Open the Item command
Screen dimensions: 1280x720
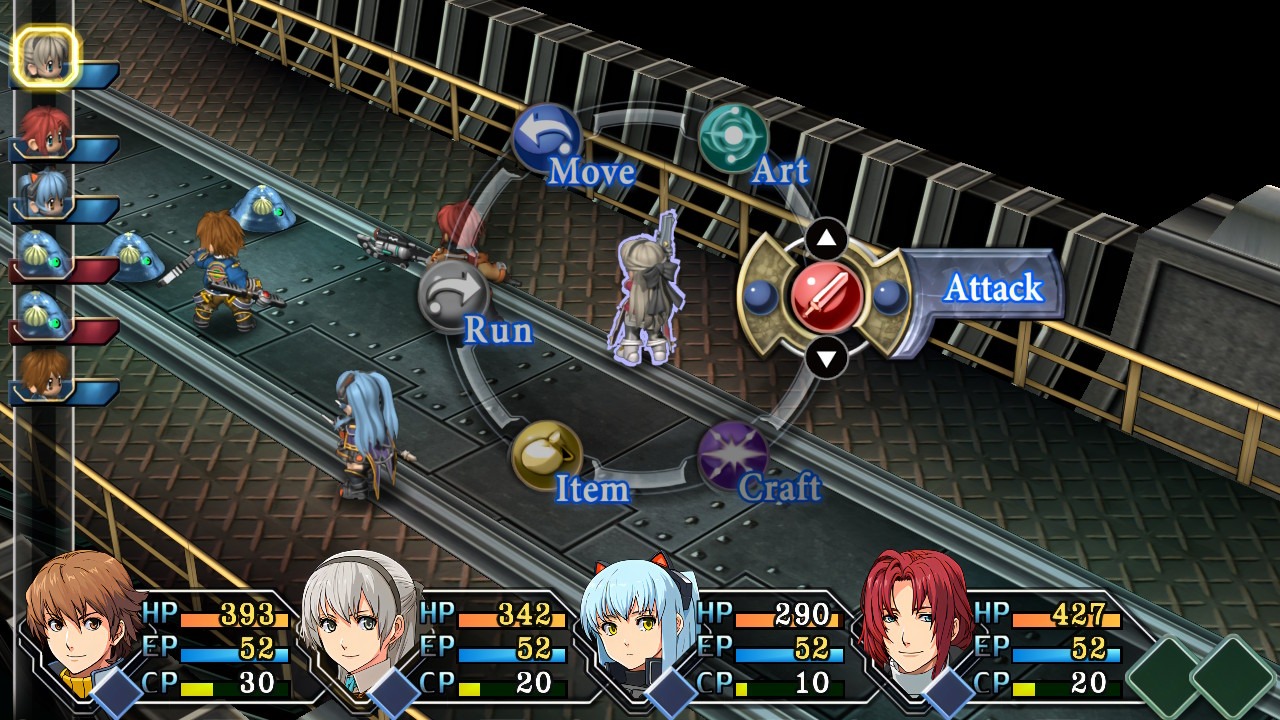[x=546, y=456]
